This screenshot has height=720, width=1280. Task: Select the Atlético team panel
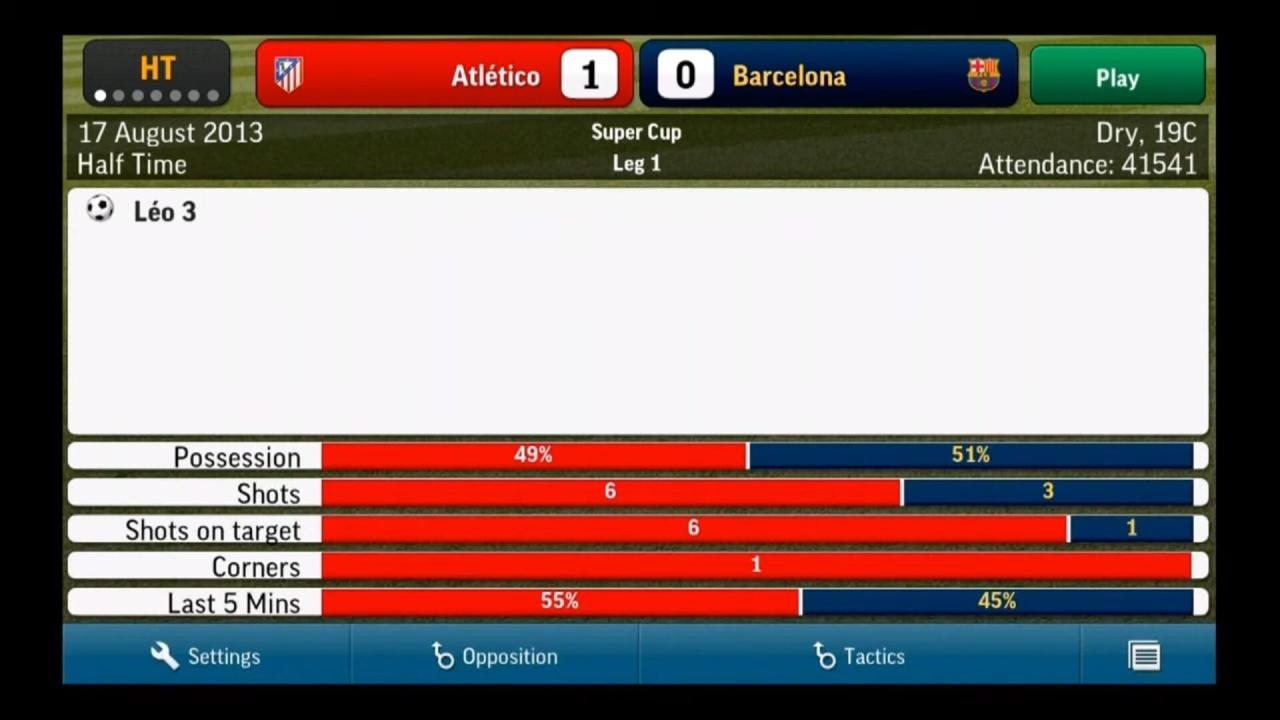click(x=444, y=75)
